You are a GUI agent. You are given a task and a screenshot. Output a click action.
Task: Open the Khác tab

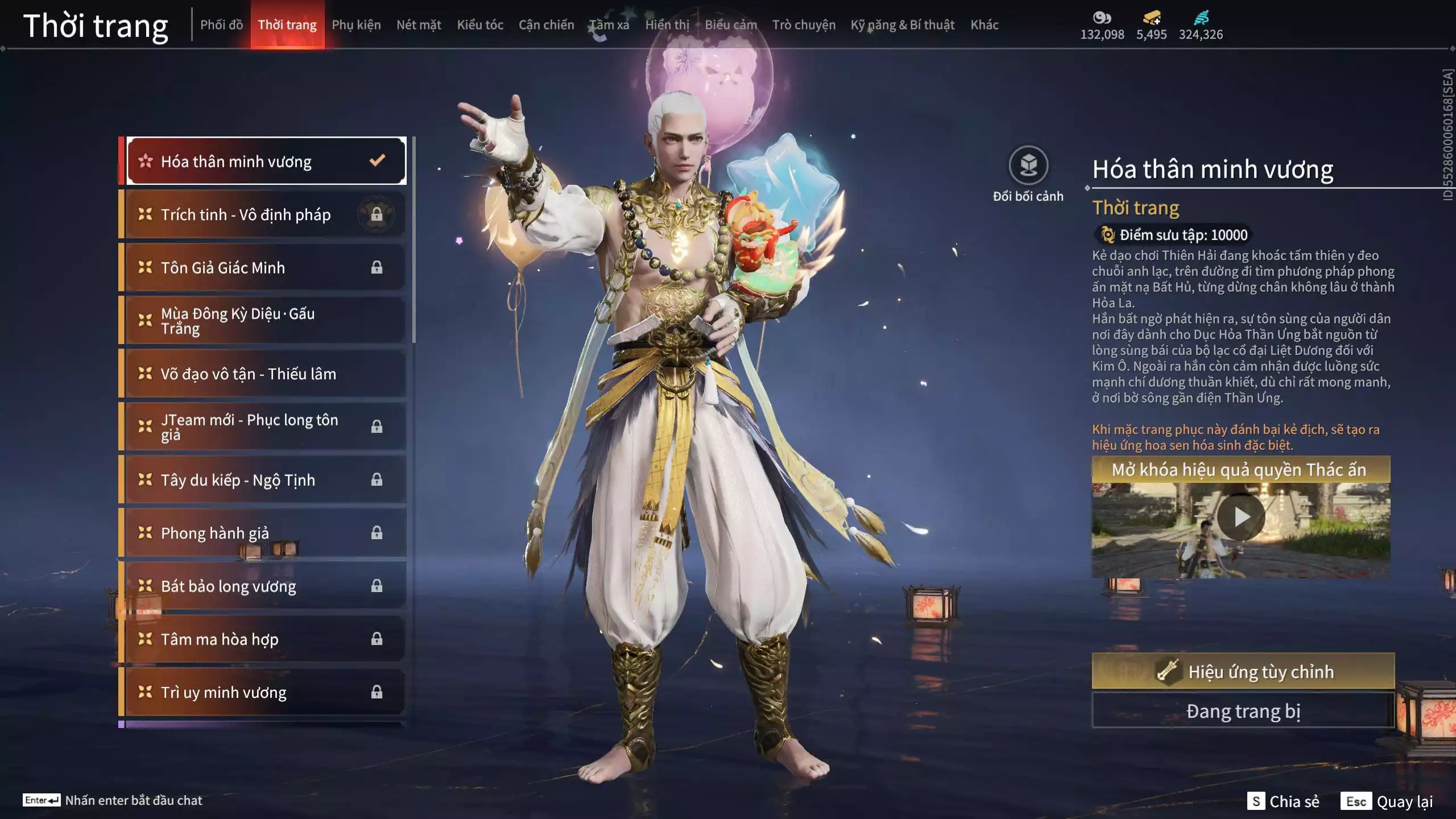pos(984,25)
